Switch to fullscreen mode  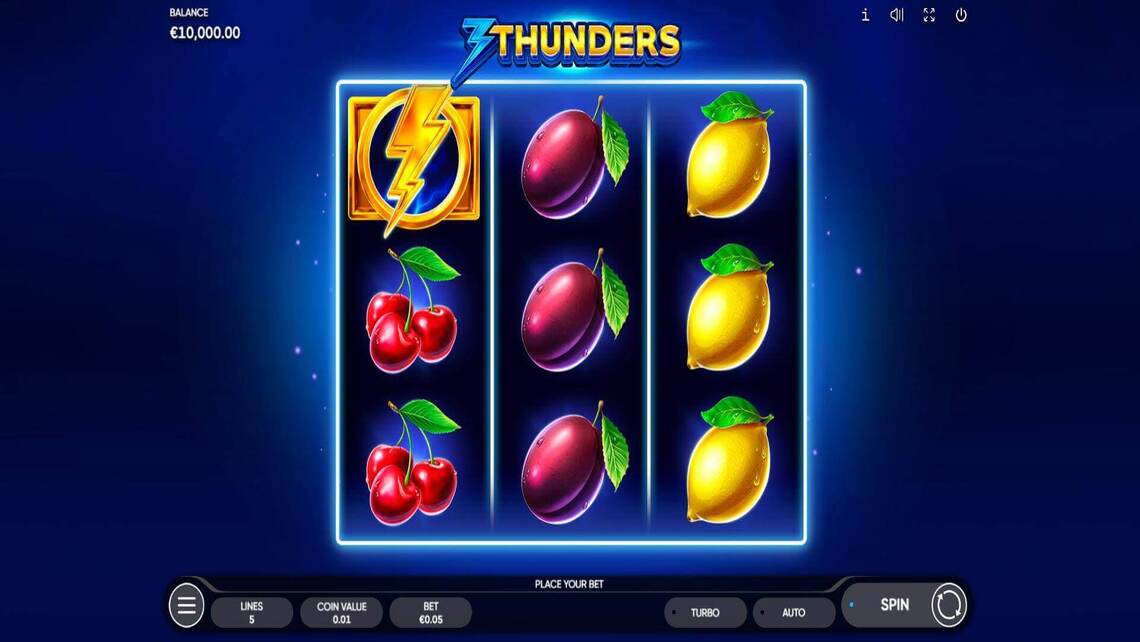coord(929,15)
